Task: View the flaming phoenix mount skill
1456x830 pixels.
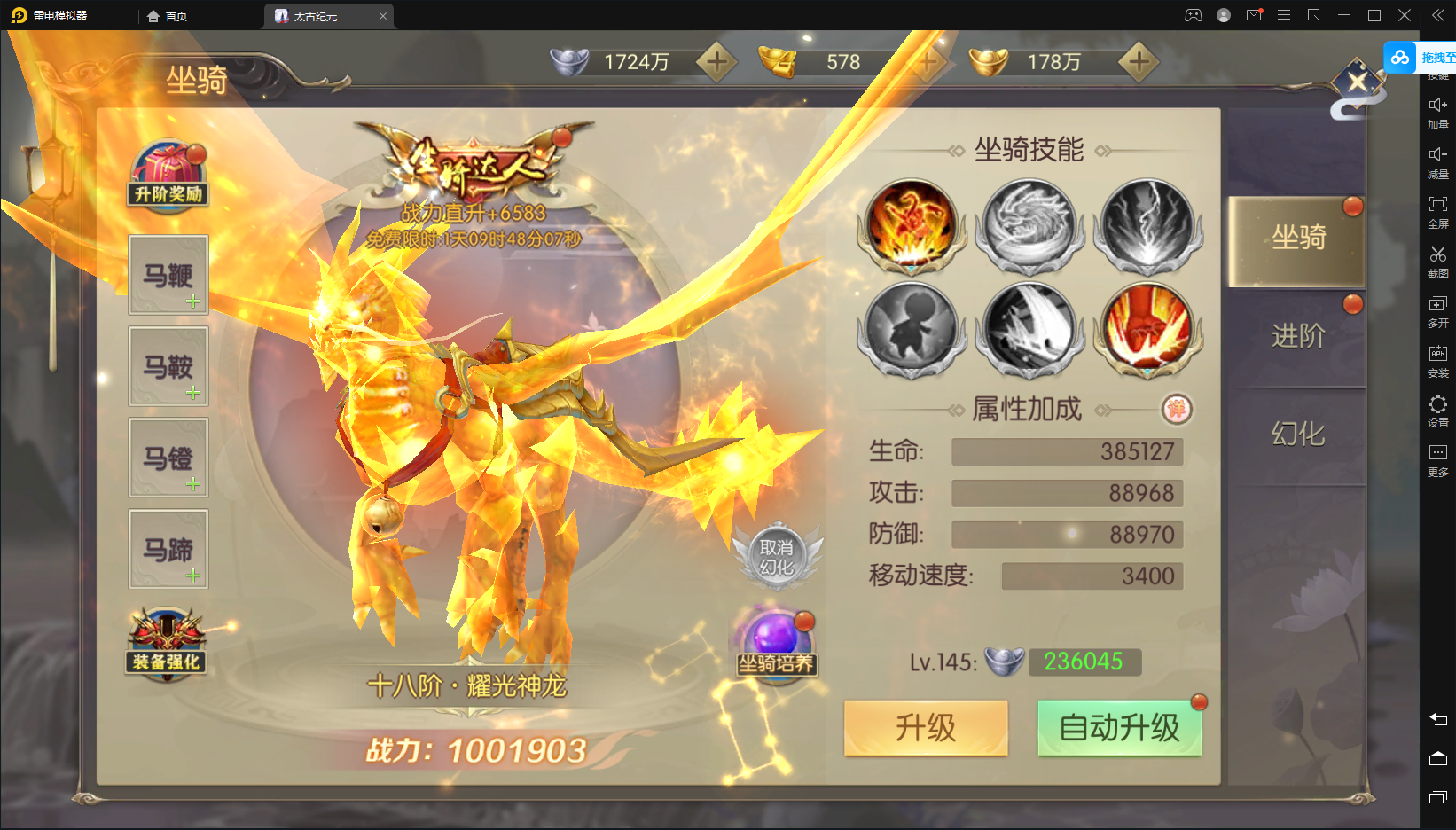Action: click(912, 225)
